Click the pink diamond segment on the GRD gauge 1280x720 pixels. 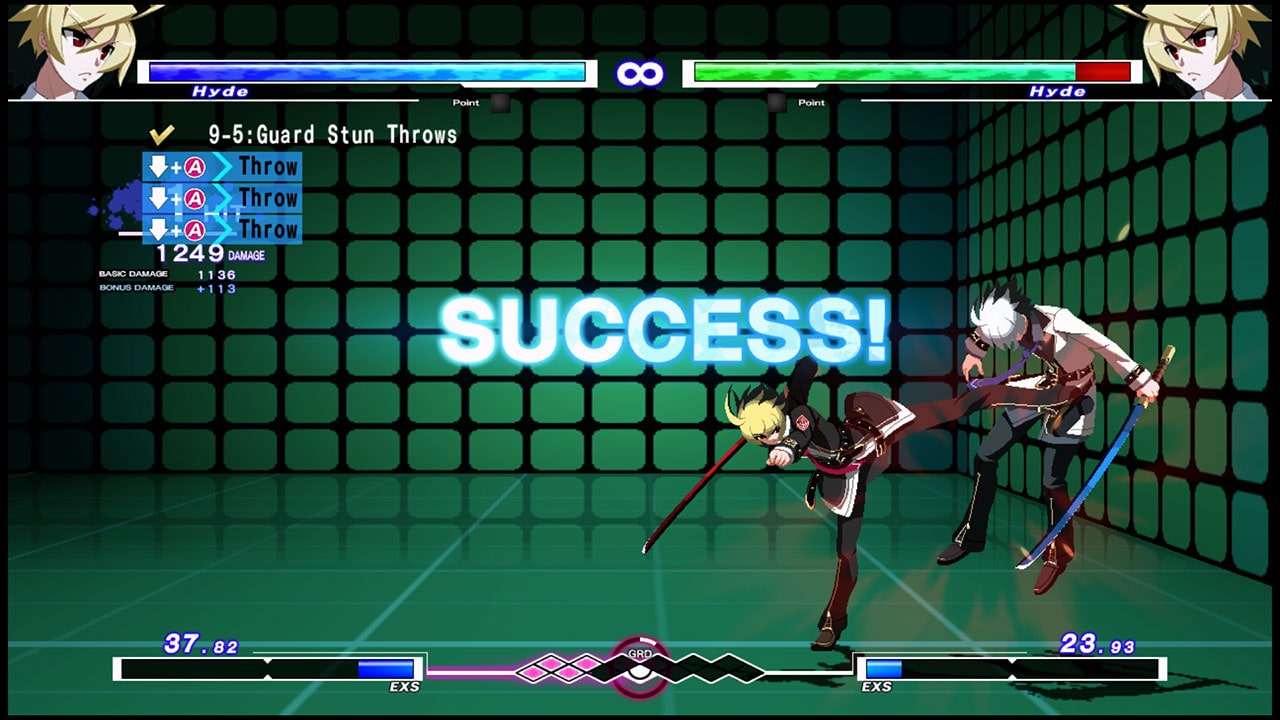click(553, 661)
